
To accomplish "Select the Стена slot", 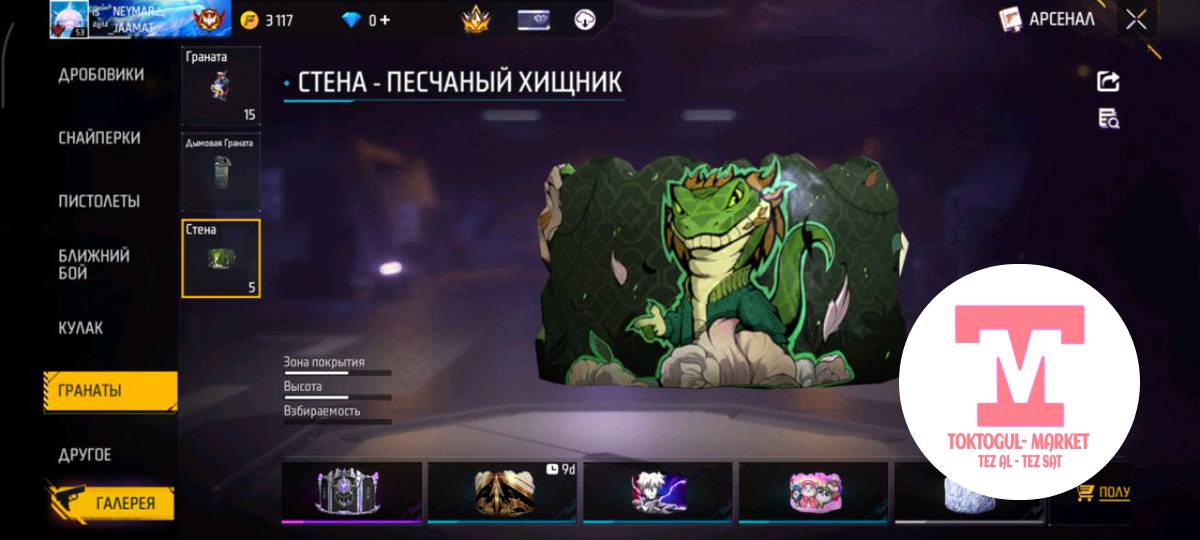I will tap(221, 258).
